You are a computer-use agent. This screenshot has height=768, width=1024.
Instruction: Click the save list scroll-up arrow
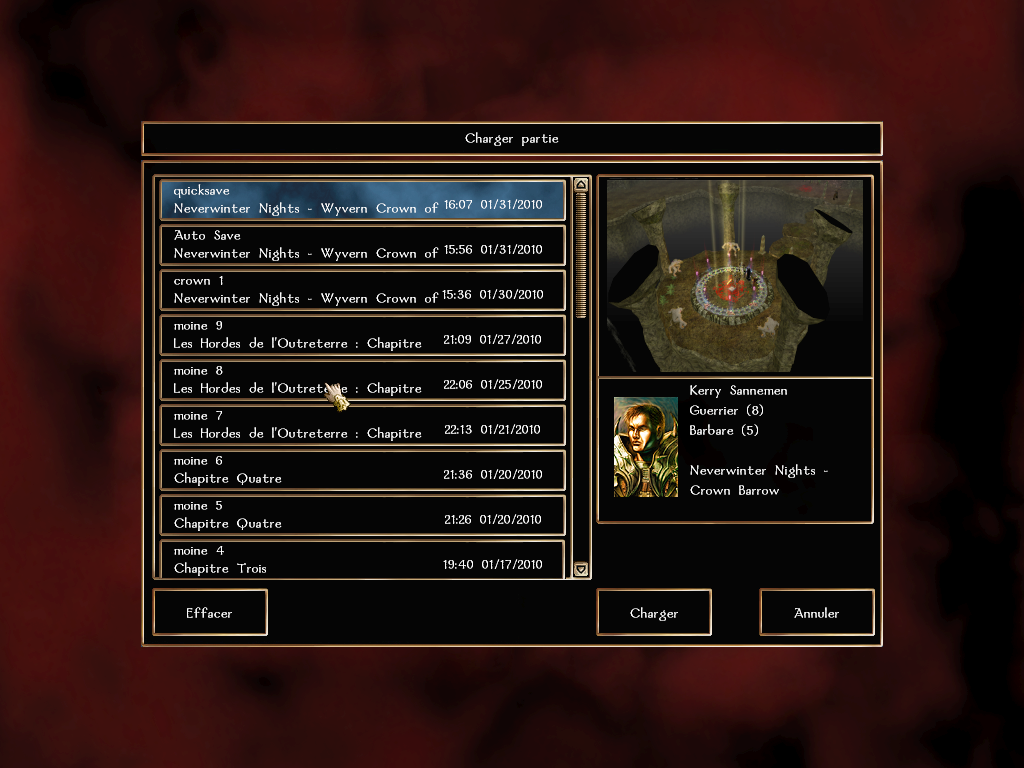point(581,185)
